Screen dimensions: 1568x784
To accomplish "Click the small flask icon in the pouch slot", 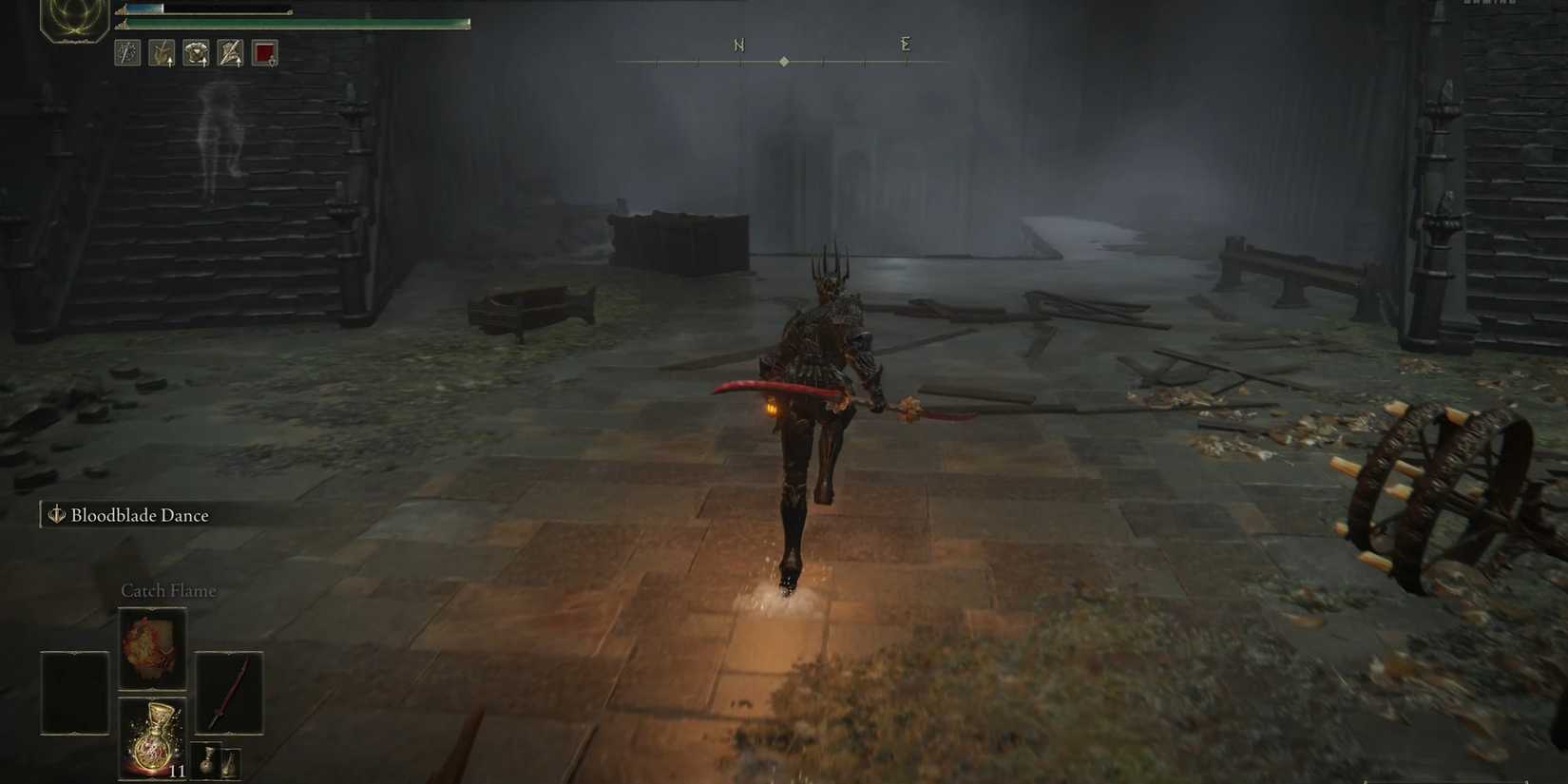I will click(x=207, y=760).
